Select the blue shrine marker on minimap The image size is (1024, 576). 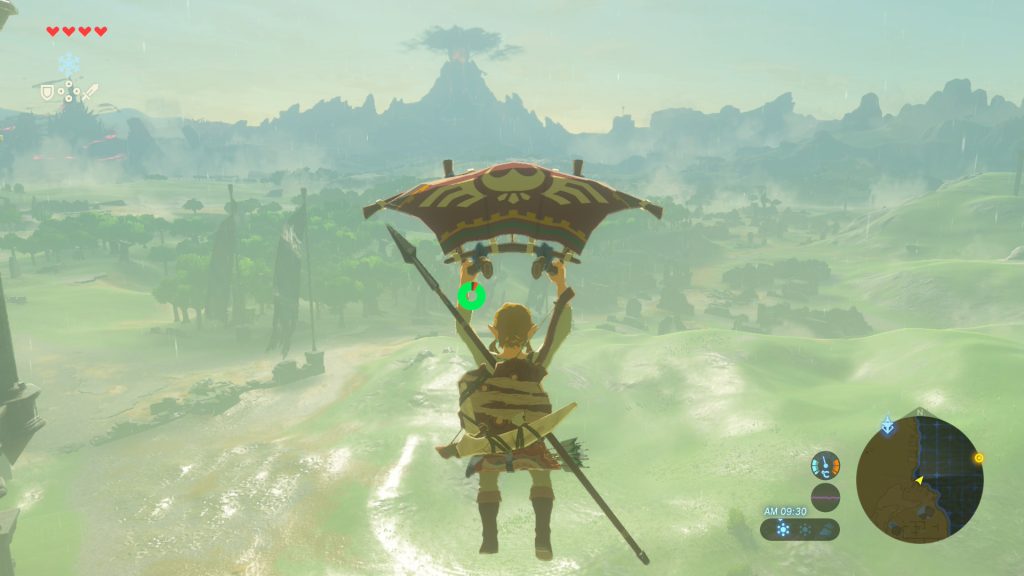[887, 425]
